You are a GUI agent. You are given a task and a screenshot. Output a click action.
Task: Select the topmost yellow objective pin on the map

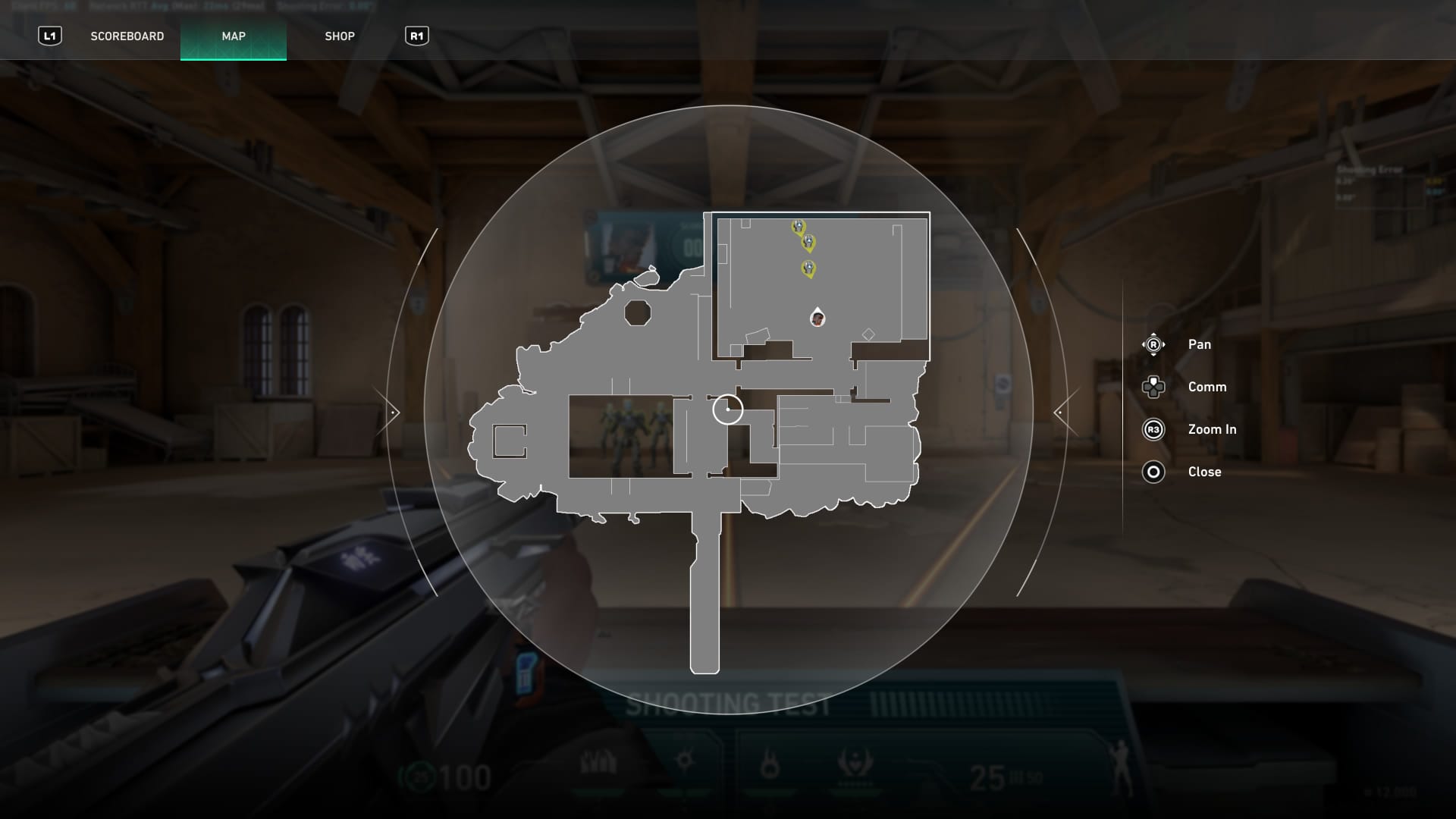[797, 225]
